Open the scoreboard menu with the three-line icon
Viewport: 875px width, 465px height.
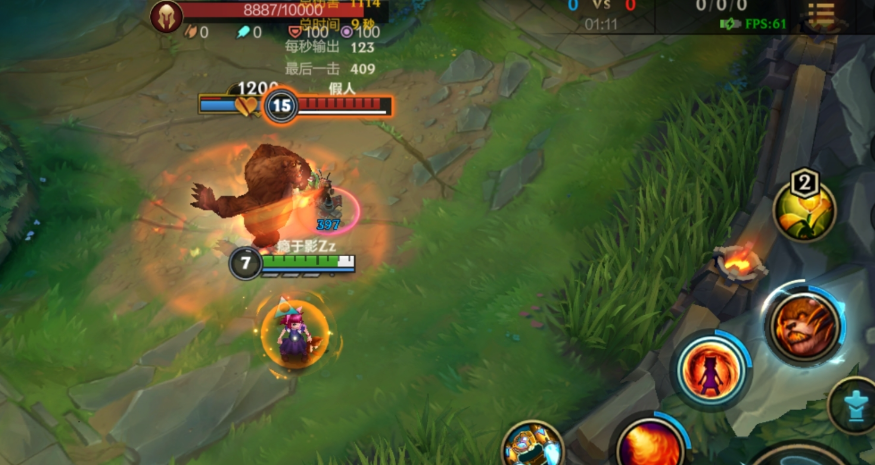821,14
